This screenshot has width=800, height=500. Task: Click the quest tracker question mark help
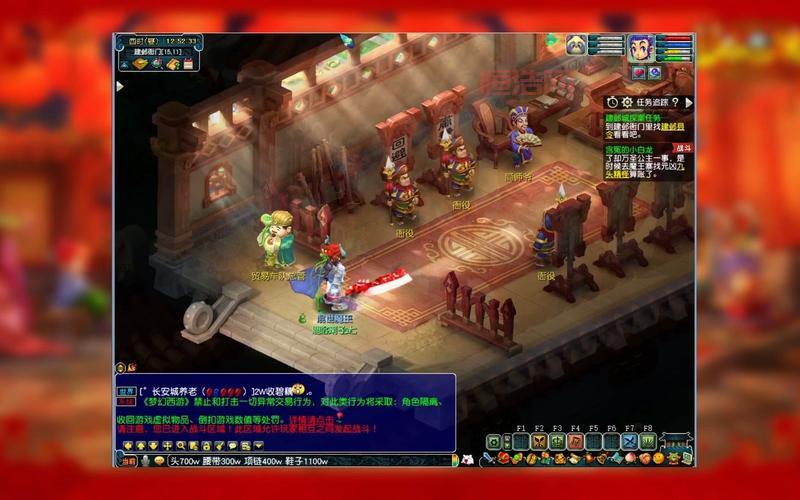(675, 102)
